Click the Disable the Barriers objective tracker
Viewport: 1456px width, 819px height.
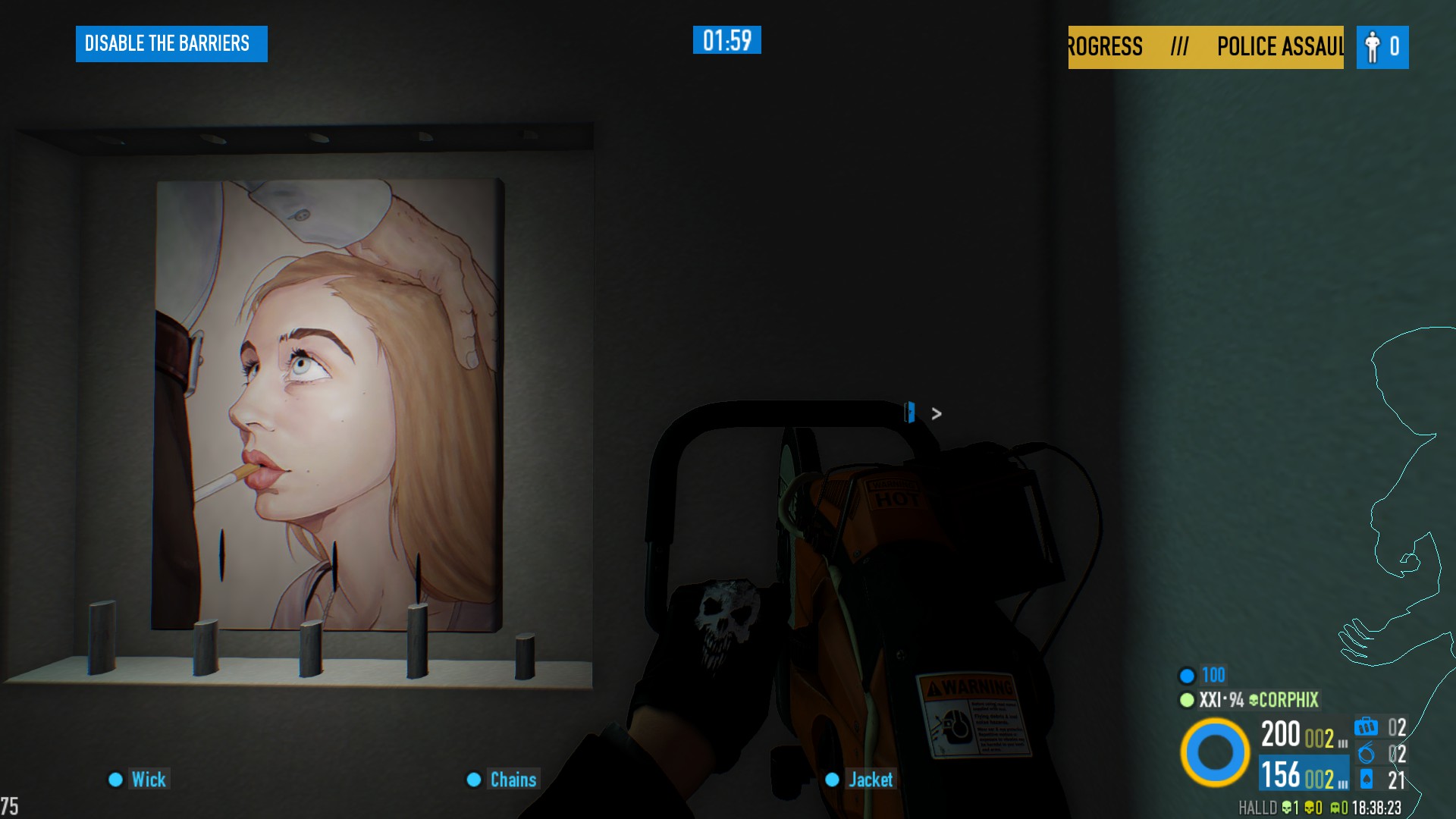[x=171, y=44]
